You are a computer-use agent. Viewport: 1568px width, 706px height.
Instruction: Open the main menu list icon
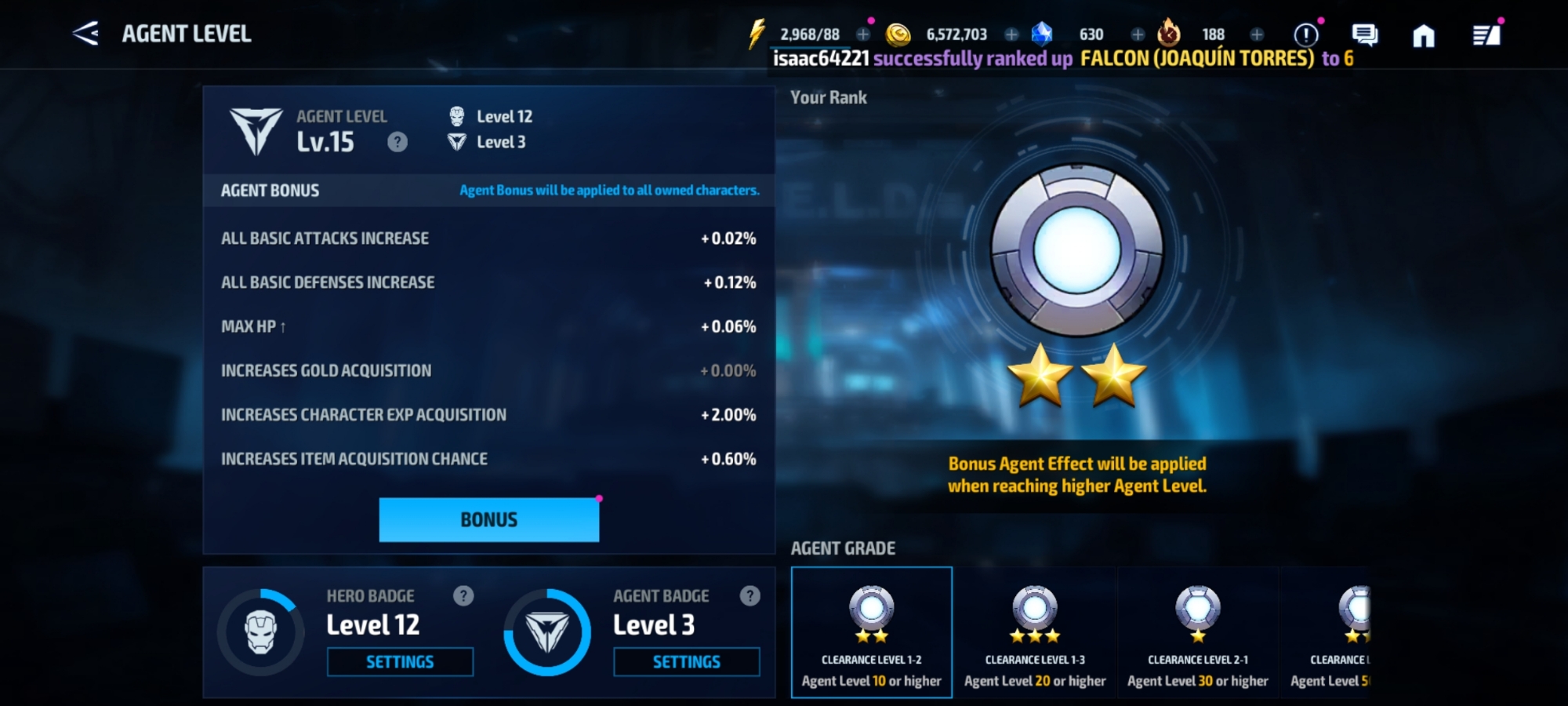click(x=1486, y=35)
